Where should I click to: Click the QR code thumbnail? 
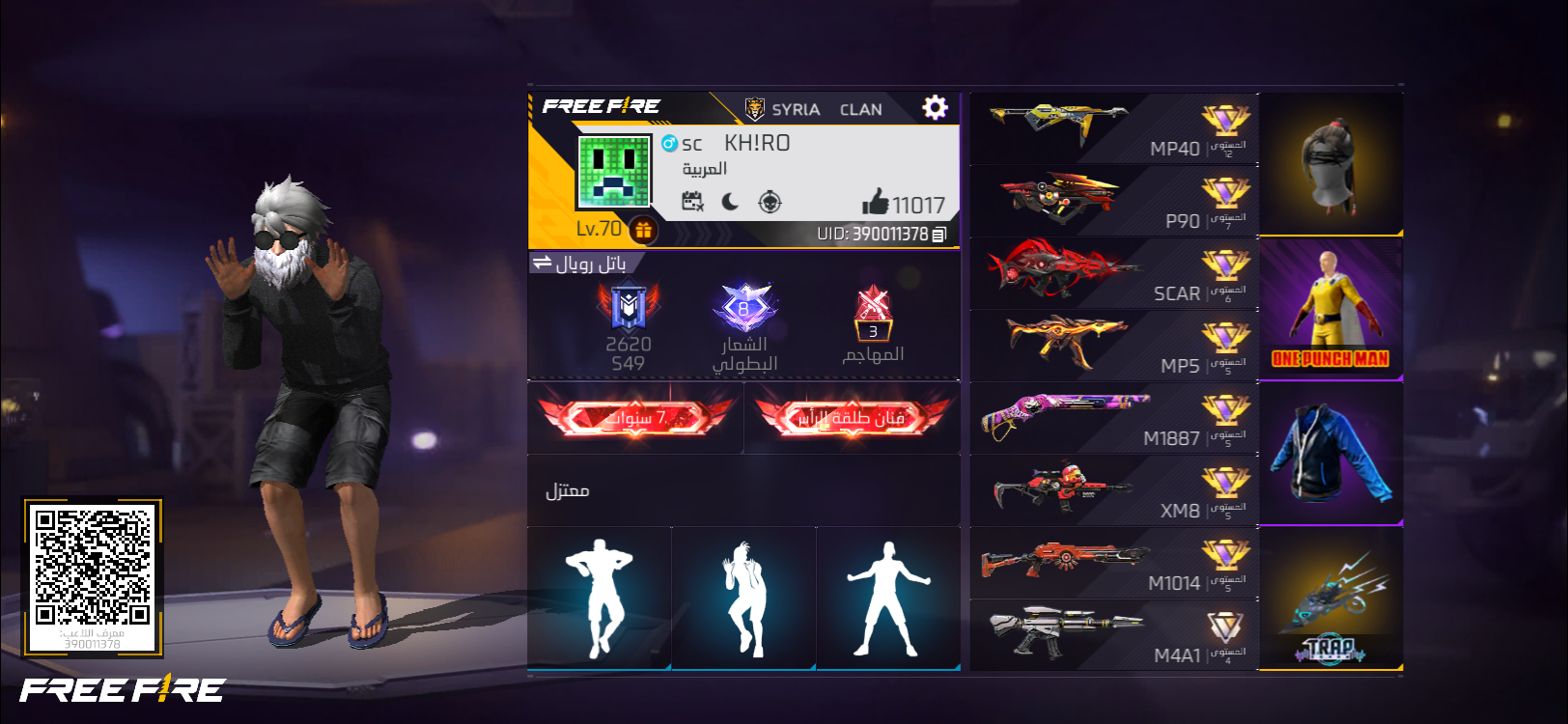pos(93,575)
